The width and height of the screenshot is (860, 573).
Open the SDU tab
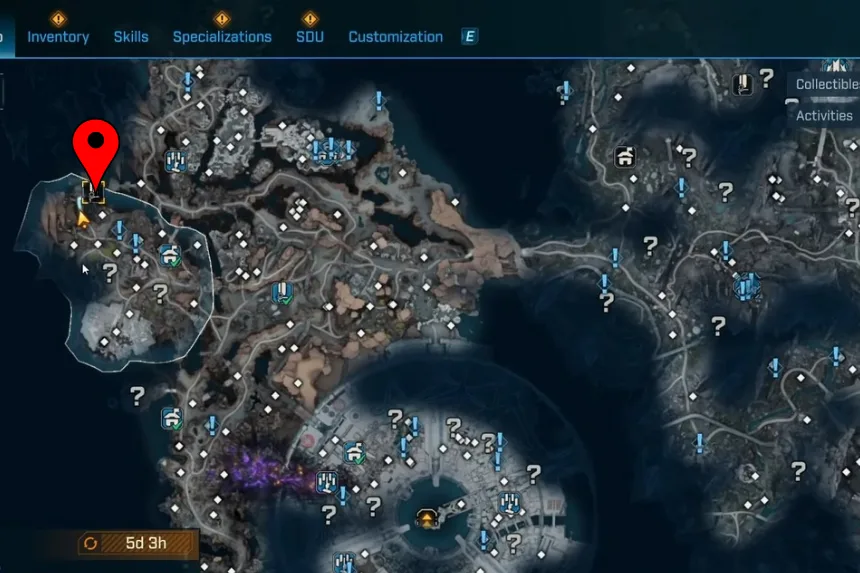pyautogui.click(x=310, y=37)
